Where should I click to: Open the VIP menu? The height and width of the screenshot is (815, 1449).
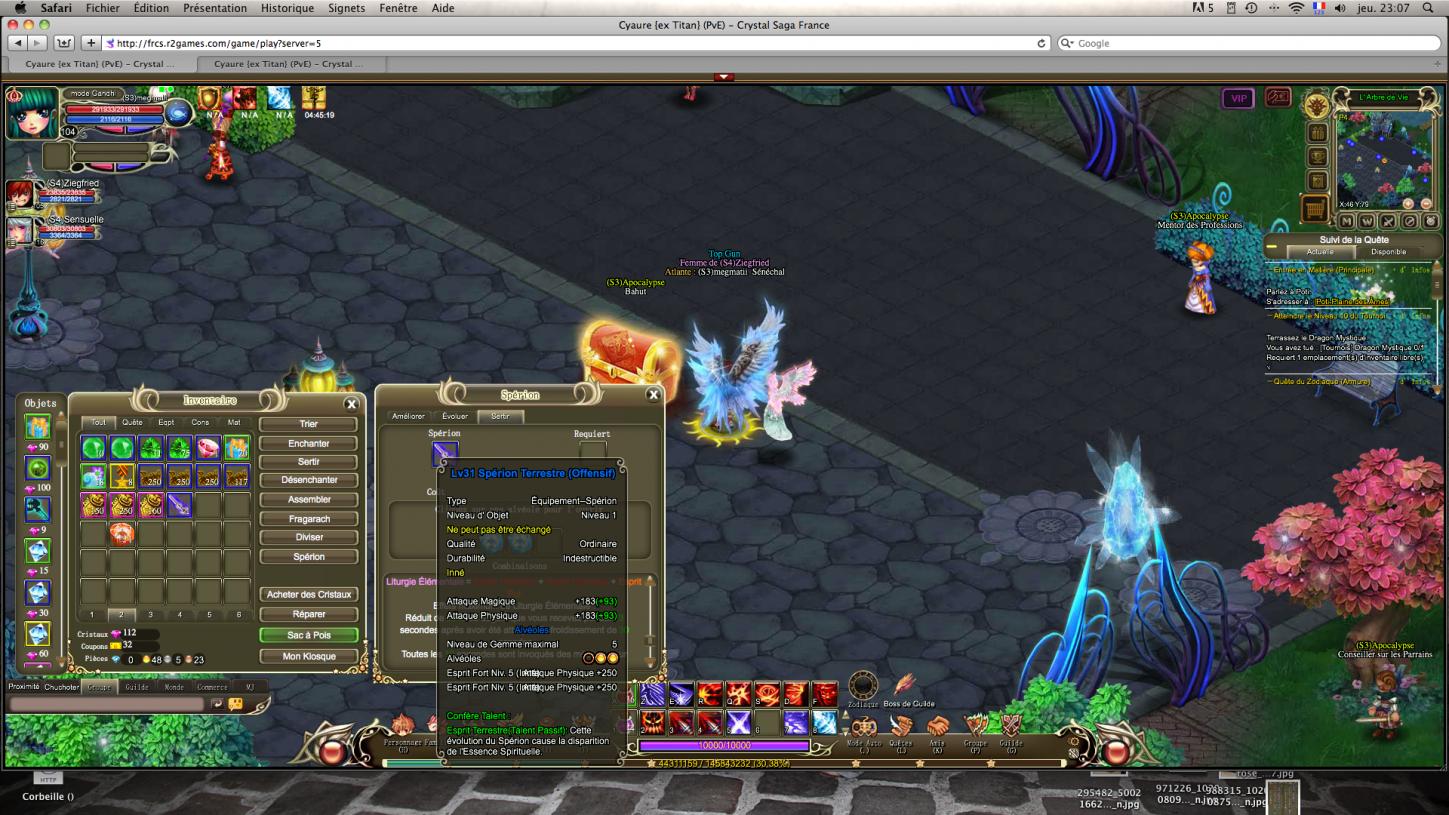coord(1238,99)
